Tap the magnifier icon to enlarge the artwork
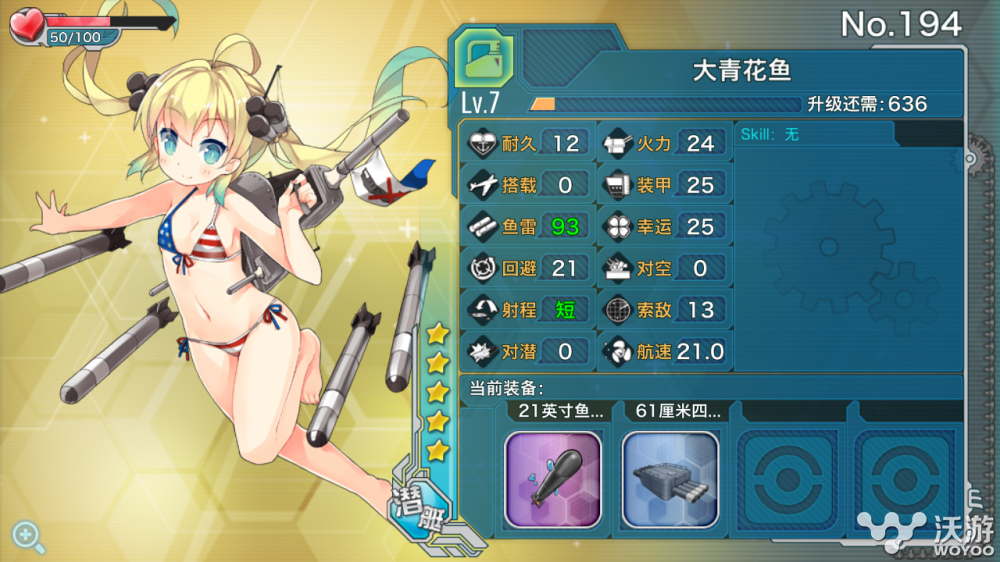Screen dimensions: 1000x562 [27, 537]
